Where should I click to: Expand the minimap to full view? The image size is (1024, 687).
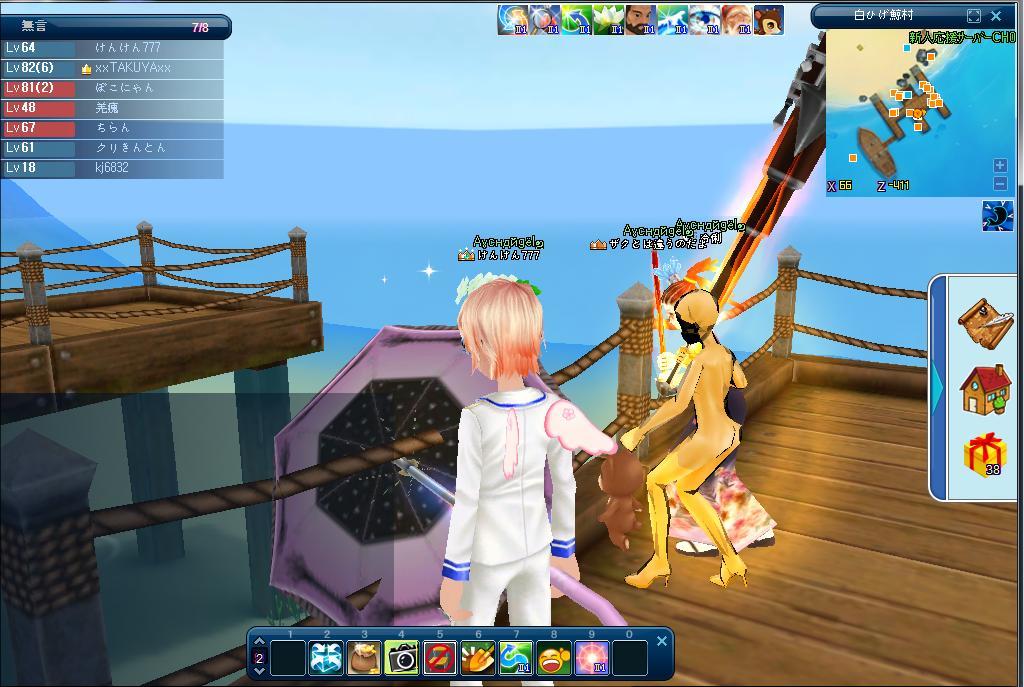(974, 16)
